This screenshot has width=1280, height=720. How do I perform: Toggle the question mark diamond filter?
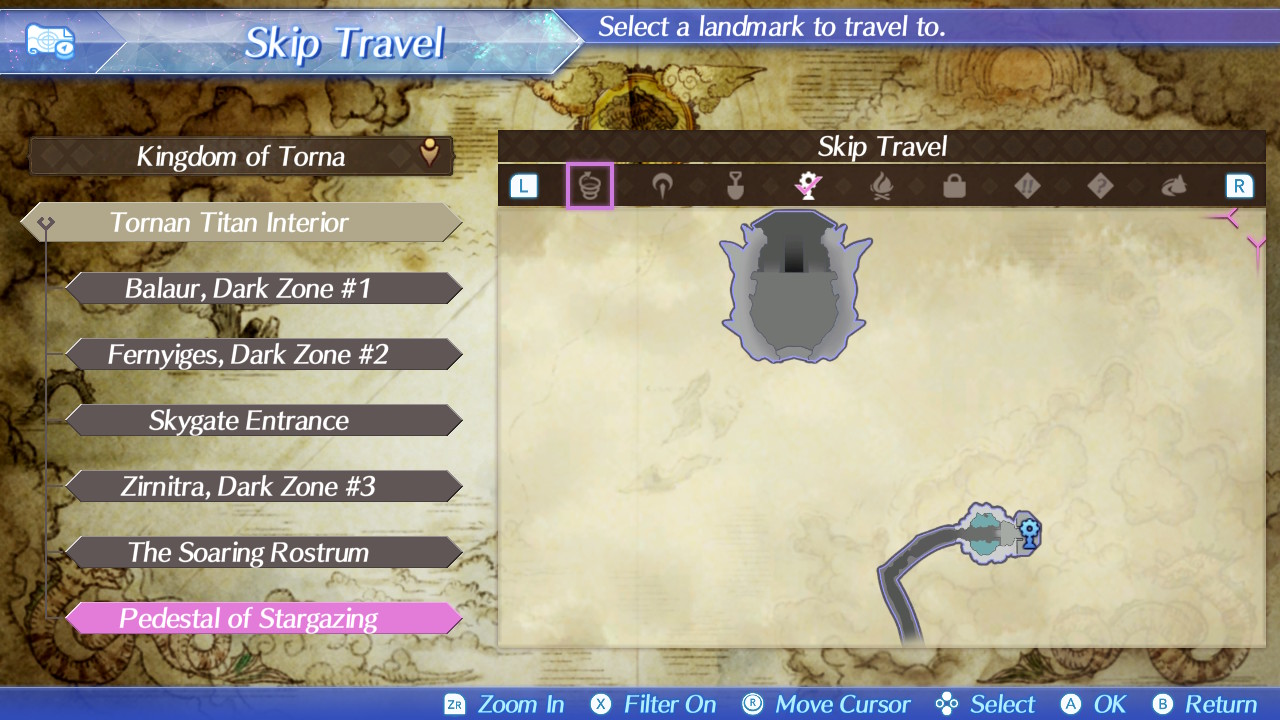click(1100, 186)
